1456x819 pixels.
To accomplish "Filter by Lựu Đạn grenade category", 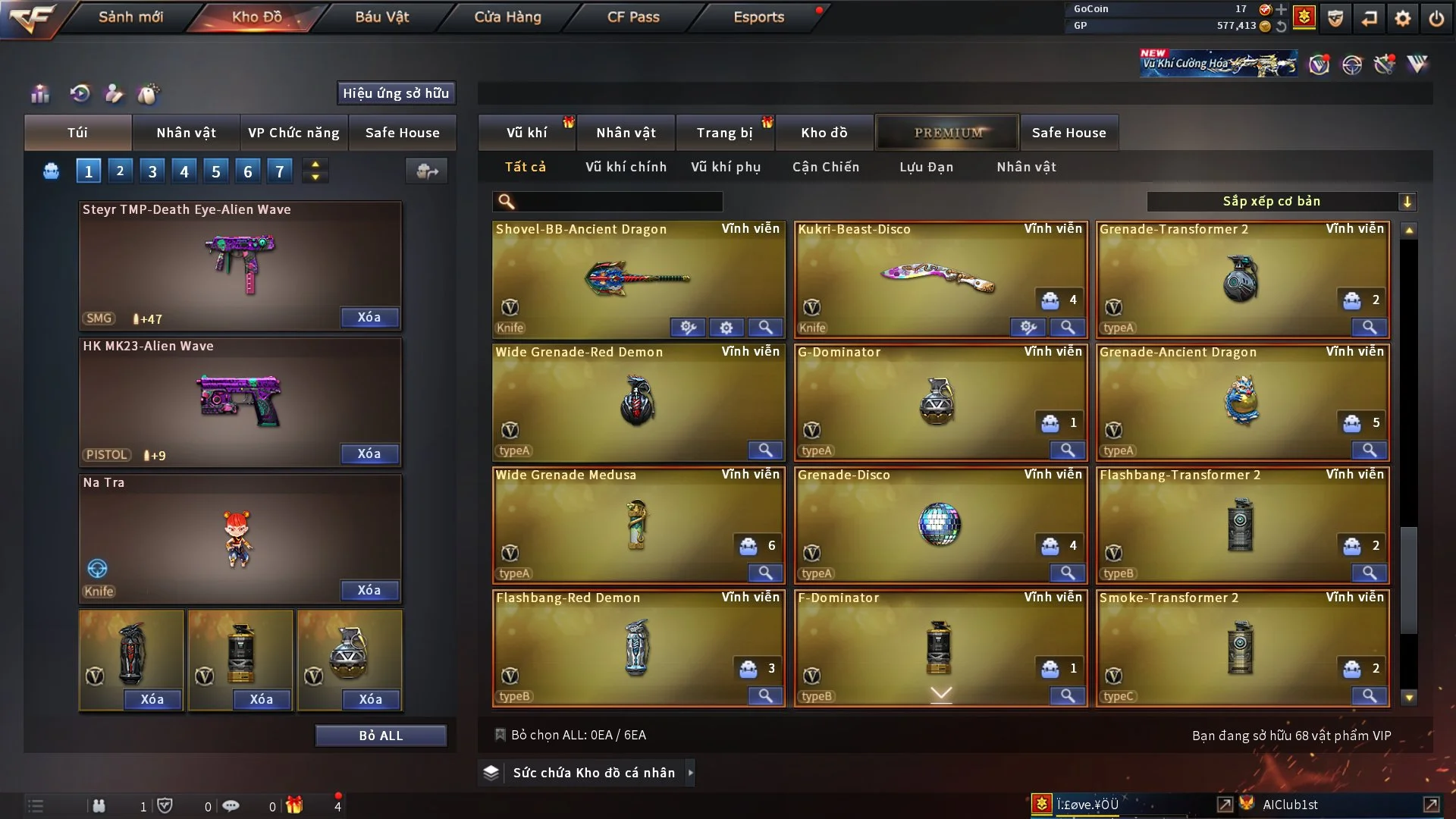I will click(x=926, y=167).
